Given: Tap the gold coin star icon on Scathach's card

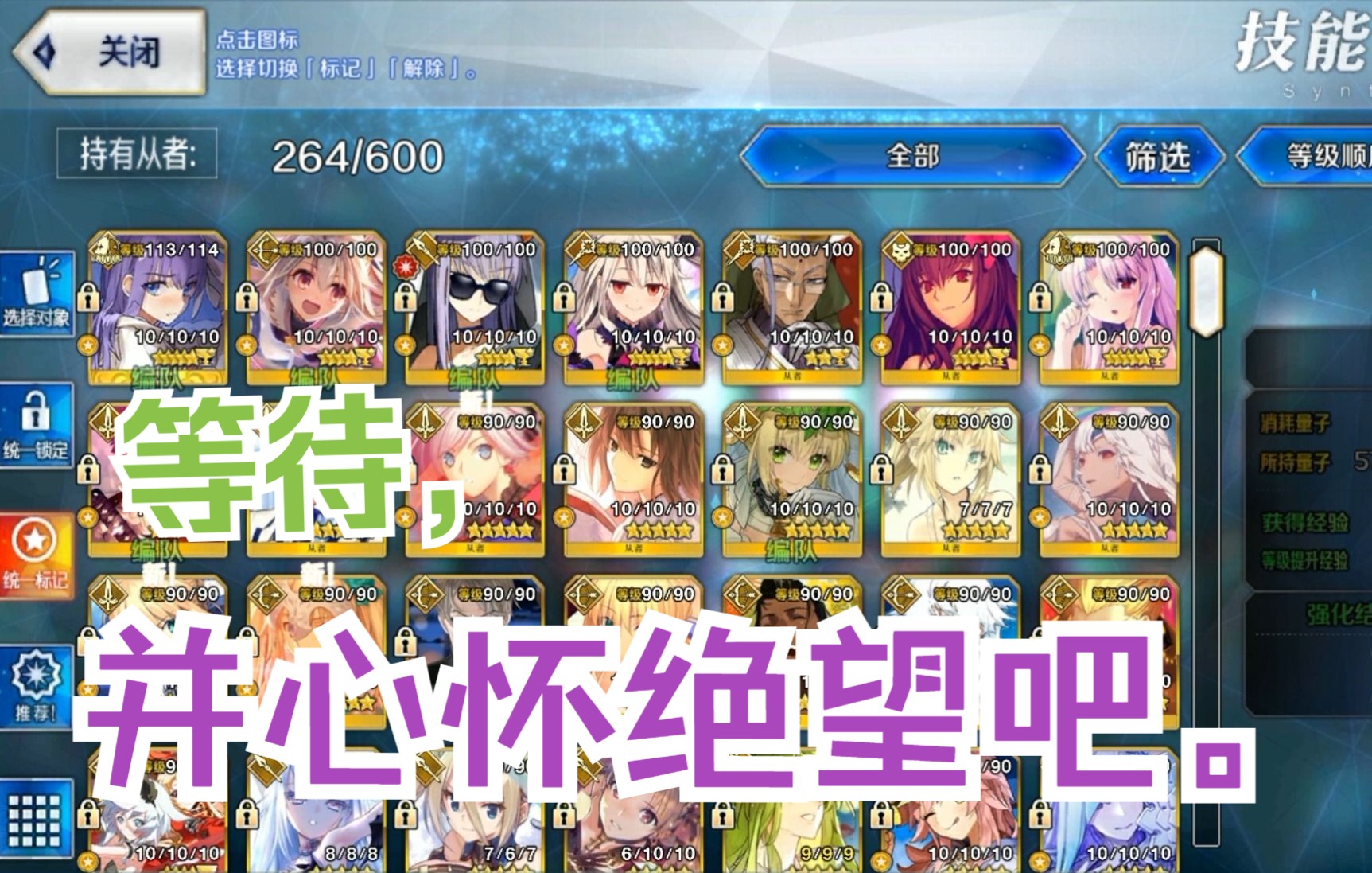Looking at the screenshot, I should pyautogui.click(x=883, y=346).
